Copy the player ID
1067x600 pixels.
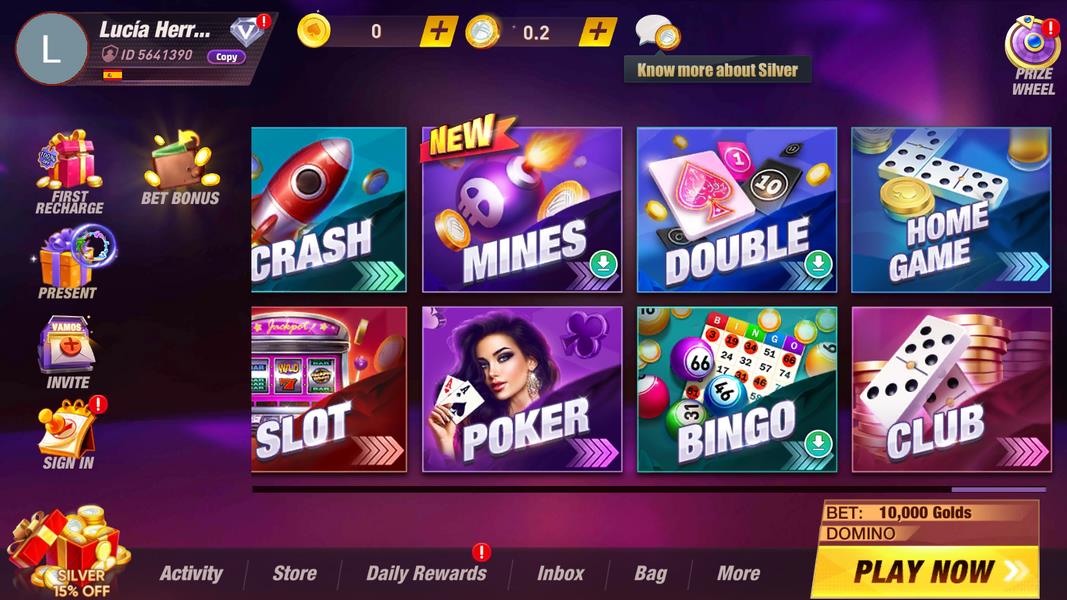coord(227,57)
